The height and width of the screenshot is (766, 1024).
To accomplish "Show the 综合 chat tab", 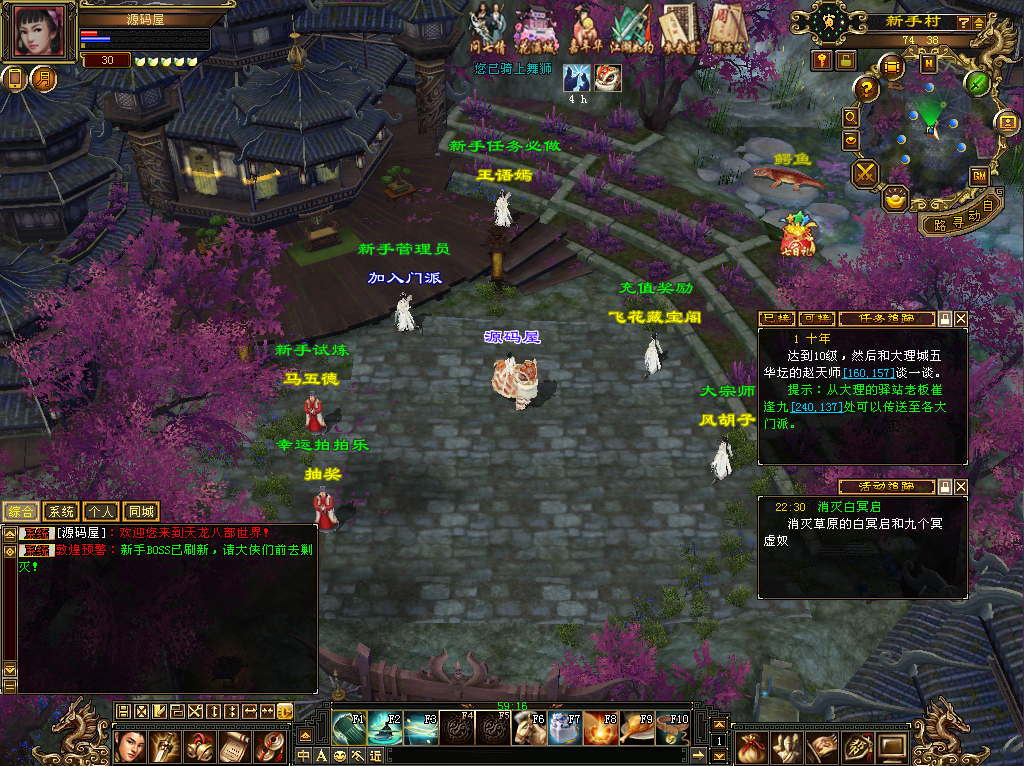I will 22,512.
